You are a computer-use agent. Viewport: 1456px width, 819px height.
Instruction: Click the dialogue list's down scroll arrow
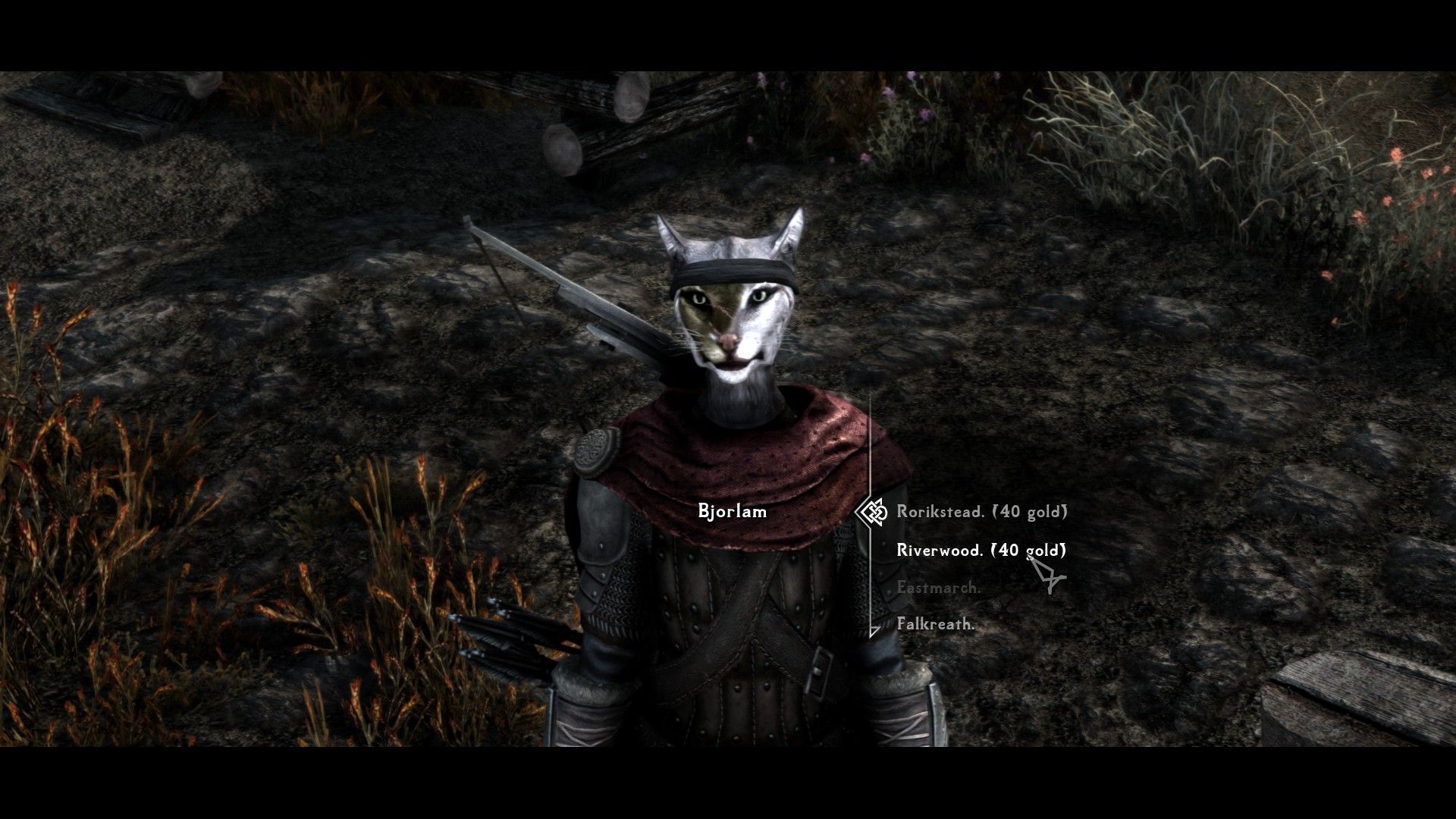coord(874,631)
